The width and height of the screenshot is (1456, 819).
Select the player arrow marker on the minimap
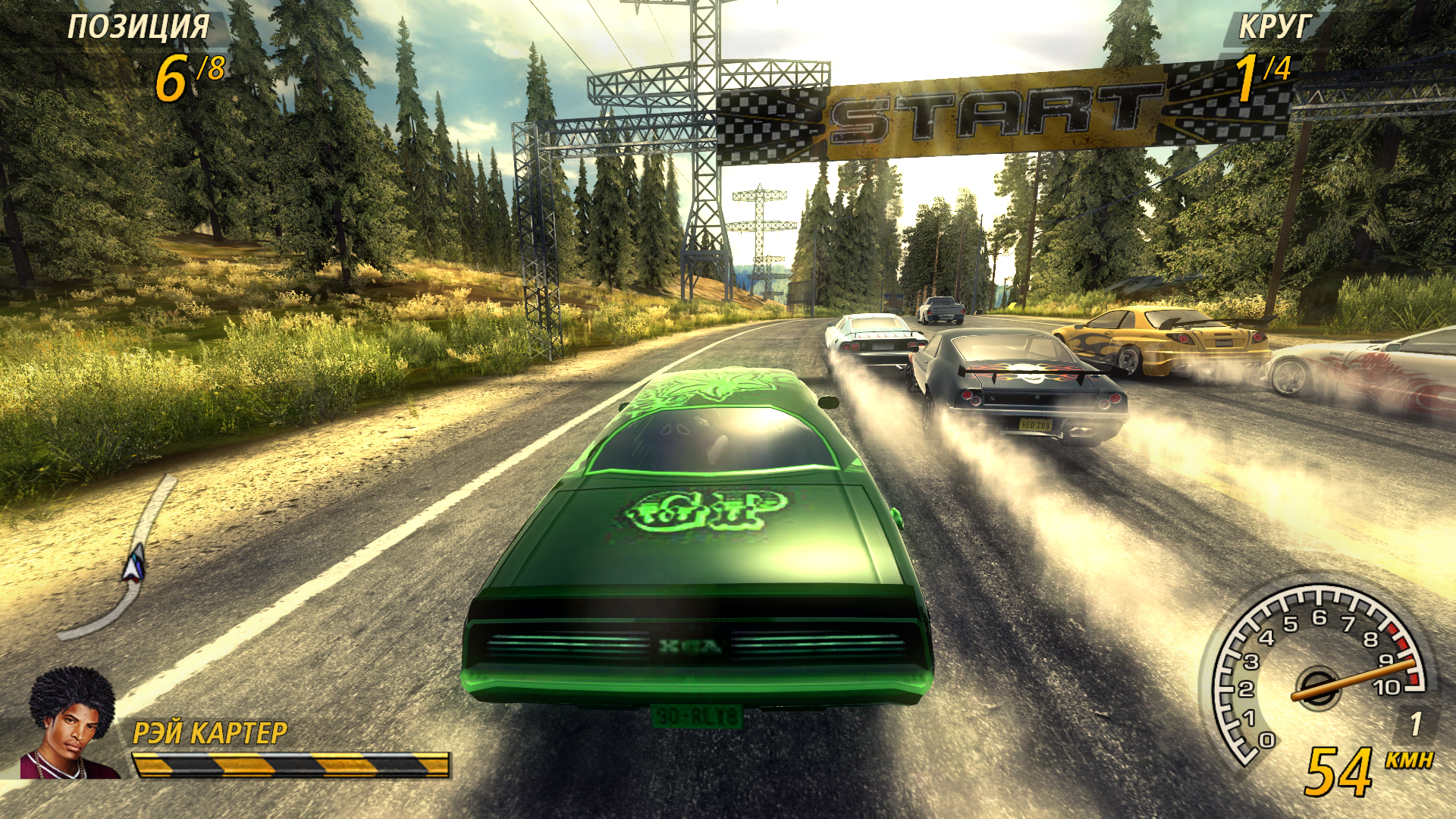tap(135, 564)
